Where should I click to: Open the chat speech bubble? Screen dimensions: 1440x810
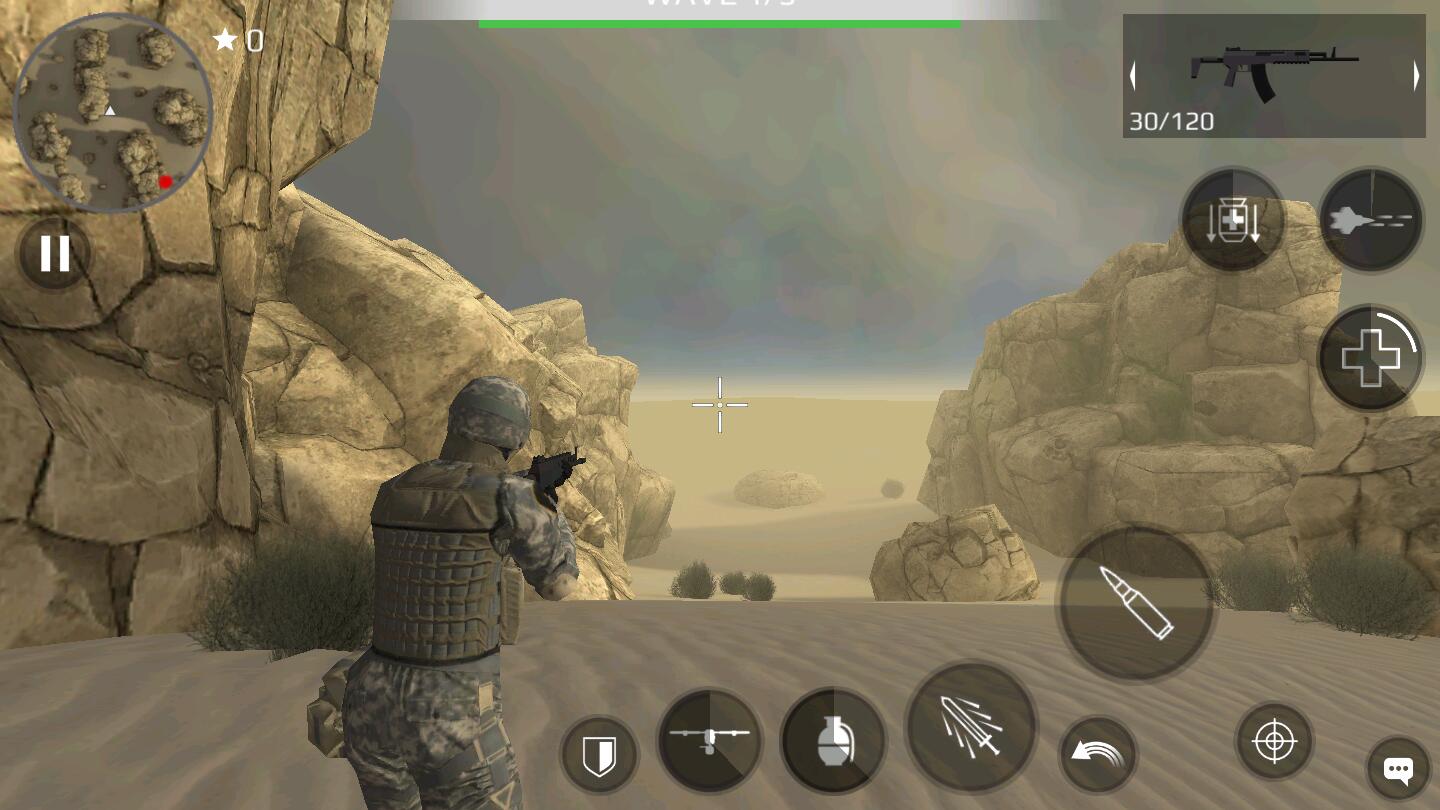click(x=1397, y=769)
